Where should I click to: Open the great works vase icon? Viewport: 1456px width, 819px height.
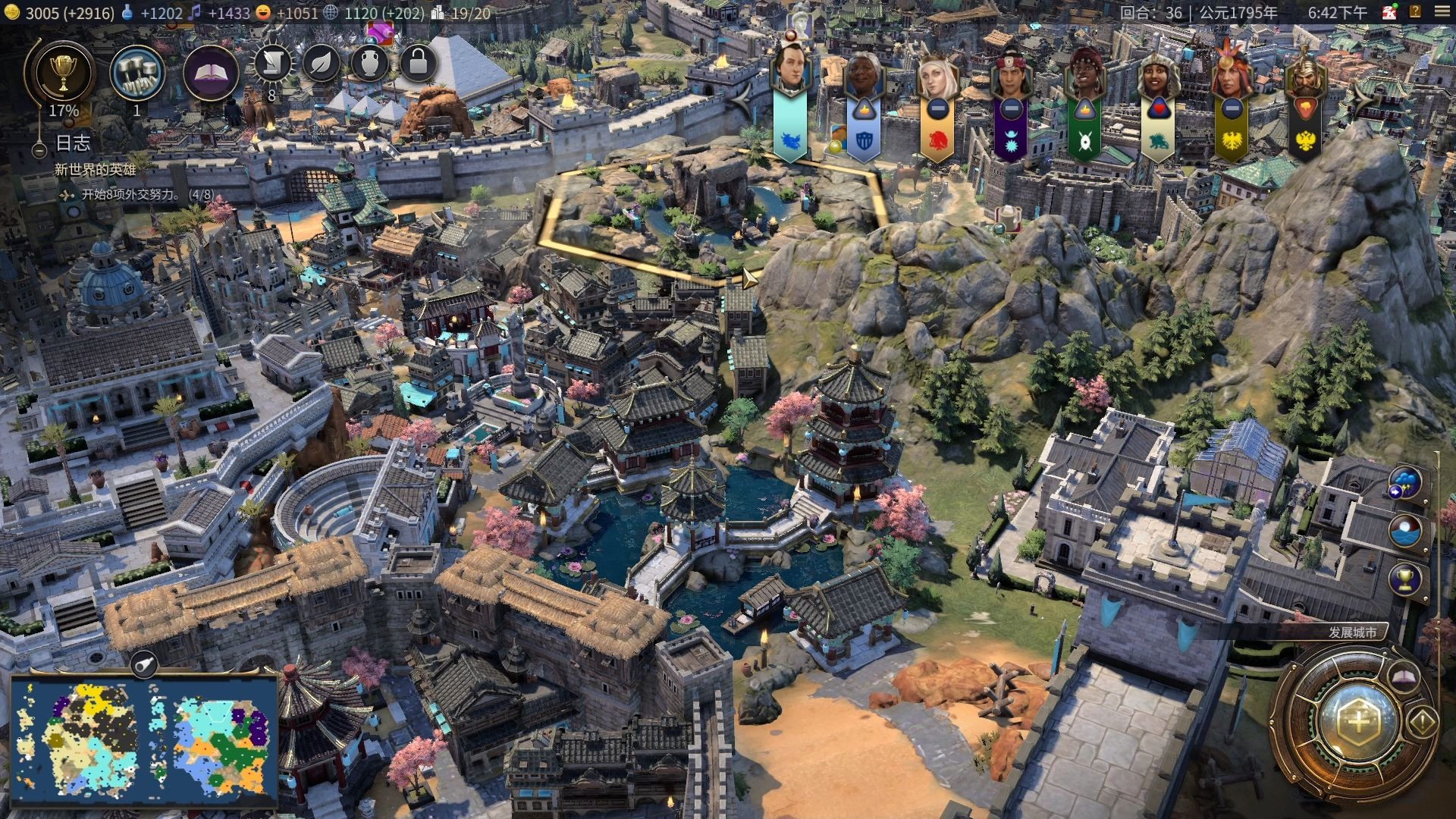click(x=369, y=64)
